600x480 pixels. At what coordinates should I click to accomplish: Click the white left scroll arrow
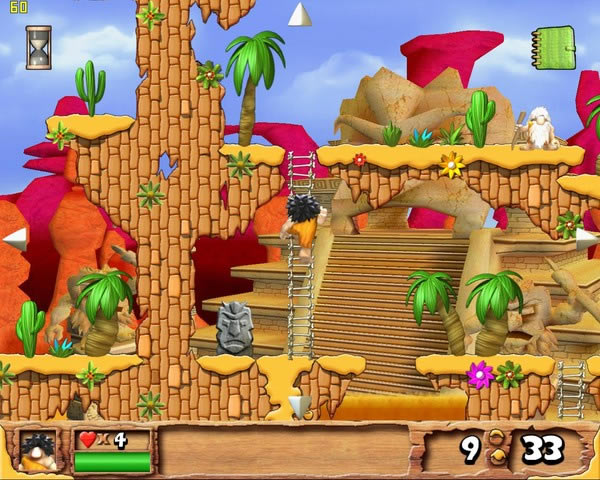click(x=15, y=239)
